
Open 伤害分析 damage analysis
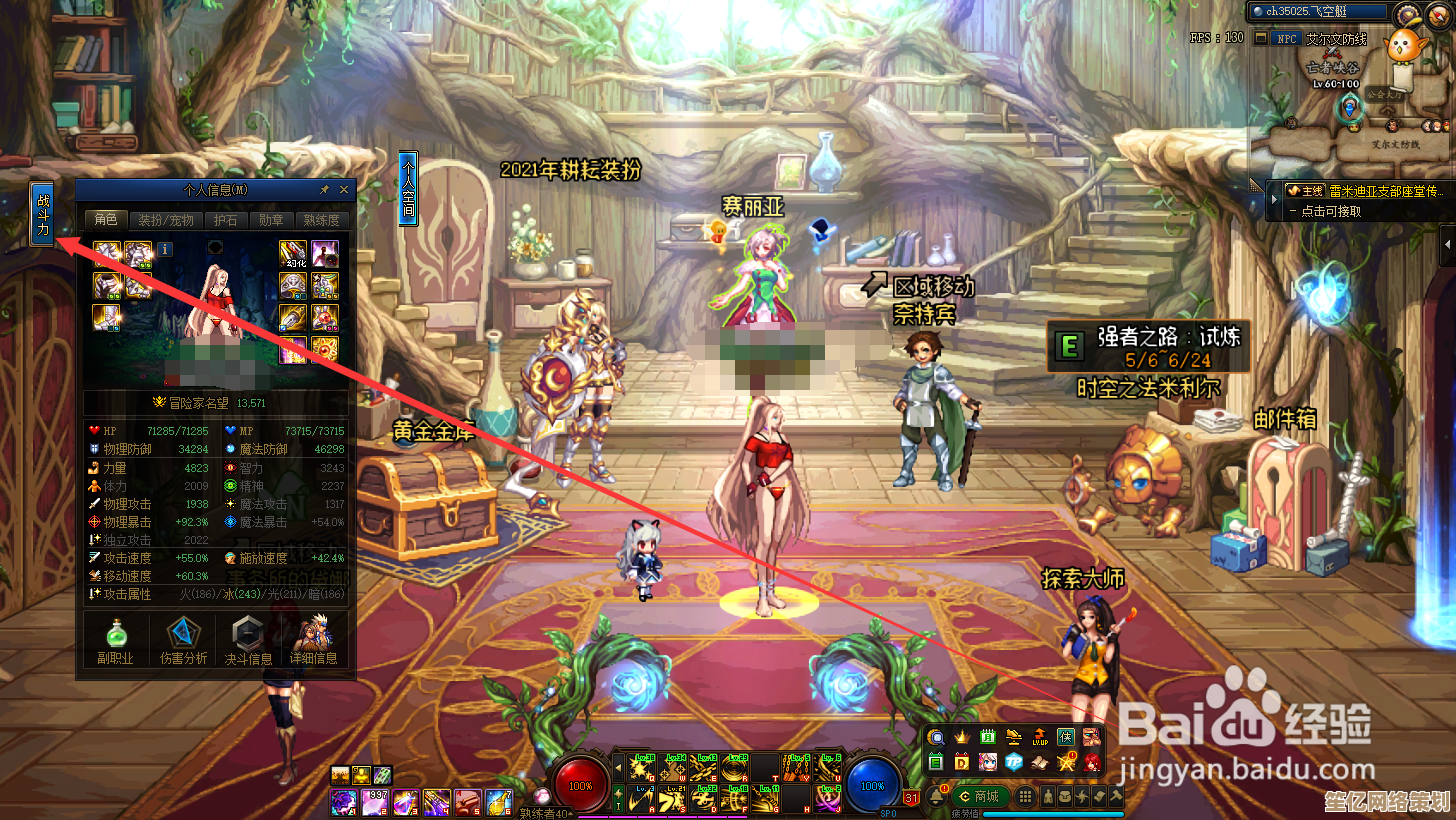click(183, 640)
